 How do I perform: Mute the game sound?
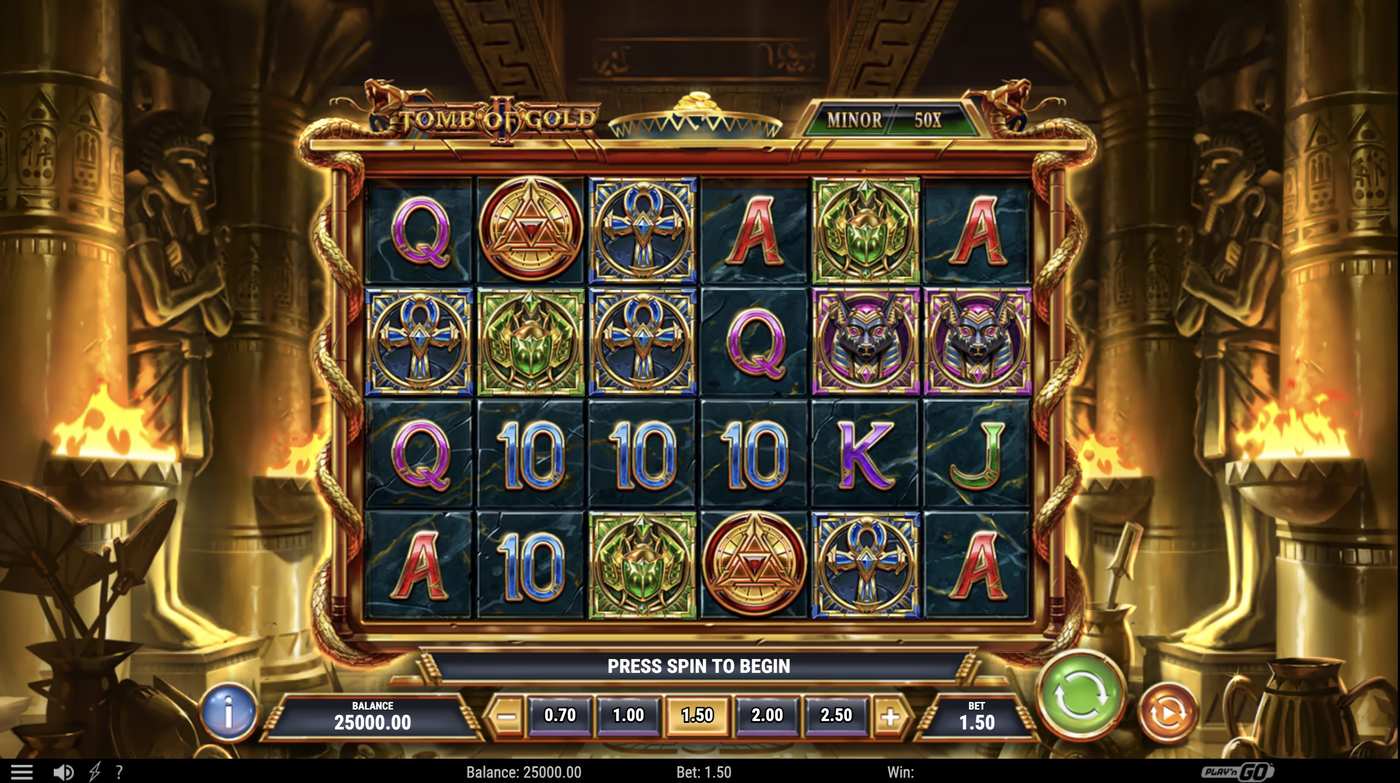point(62,770)
